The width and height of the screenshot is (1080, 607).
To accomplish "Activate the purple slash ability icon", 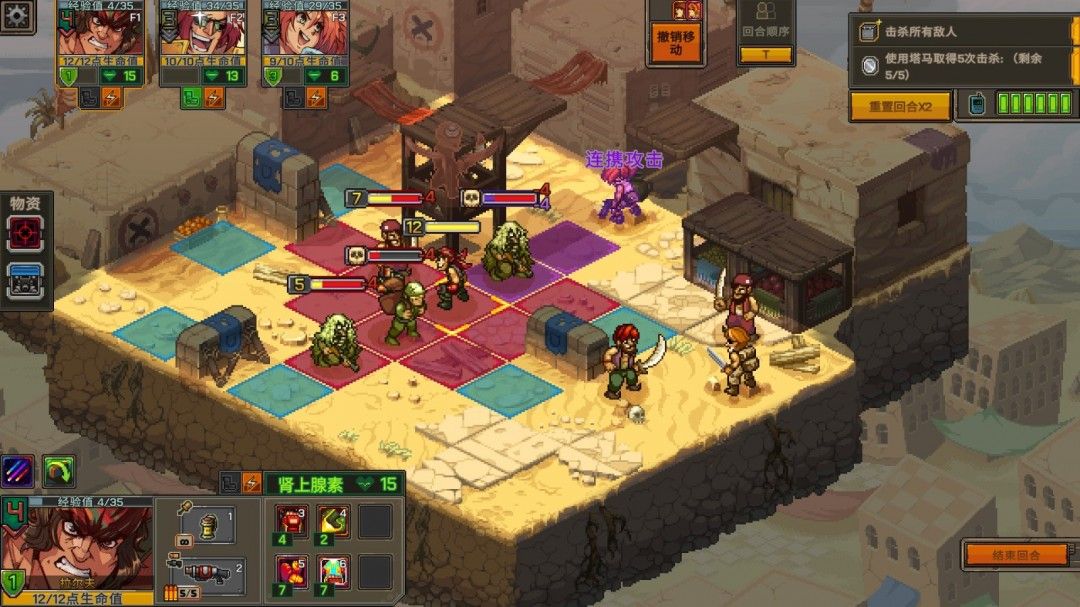I will coord(18,471).
